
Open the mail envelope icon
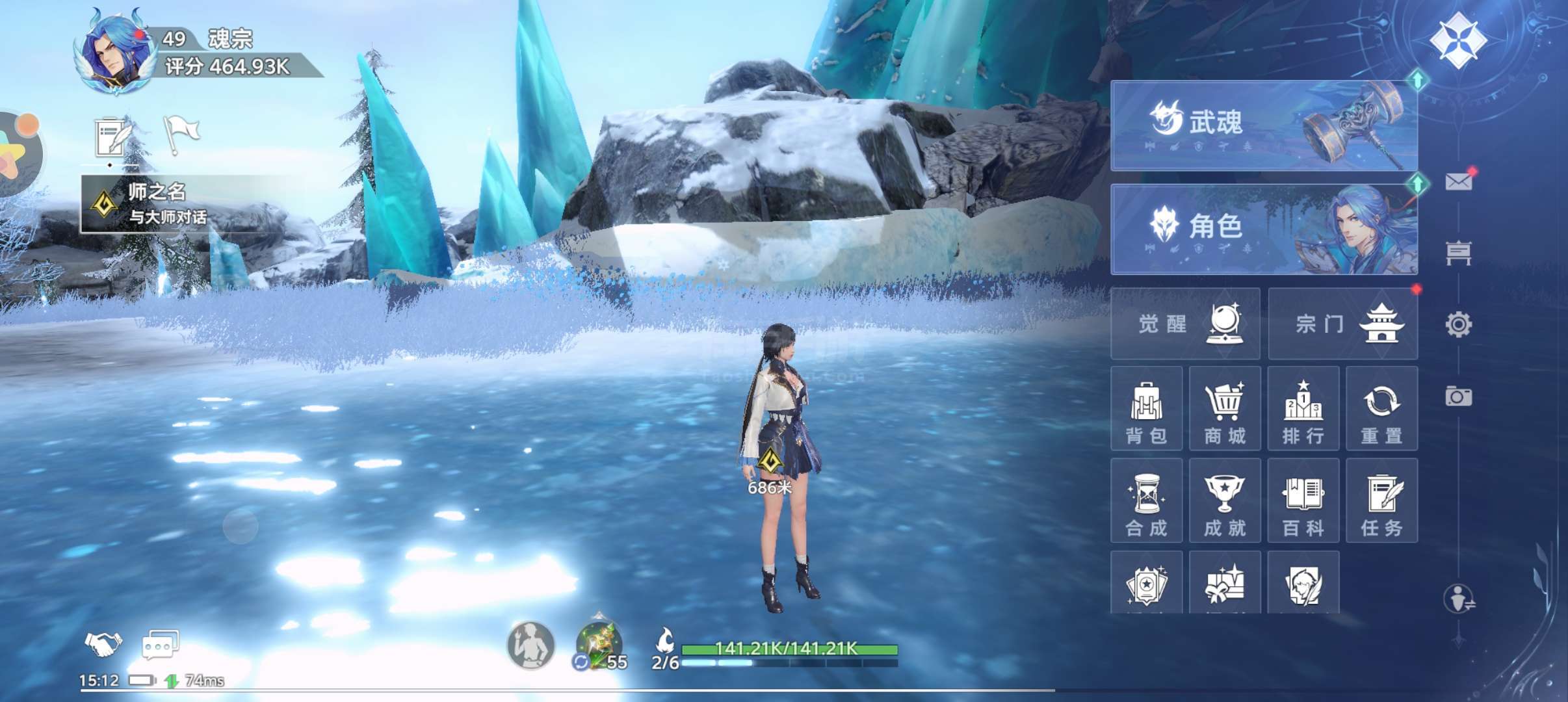point(1458,181)
